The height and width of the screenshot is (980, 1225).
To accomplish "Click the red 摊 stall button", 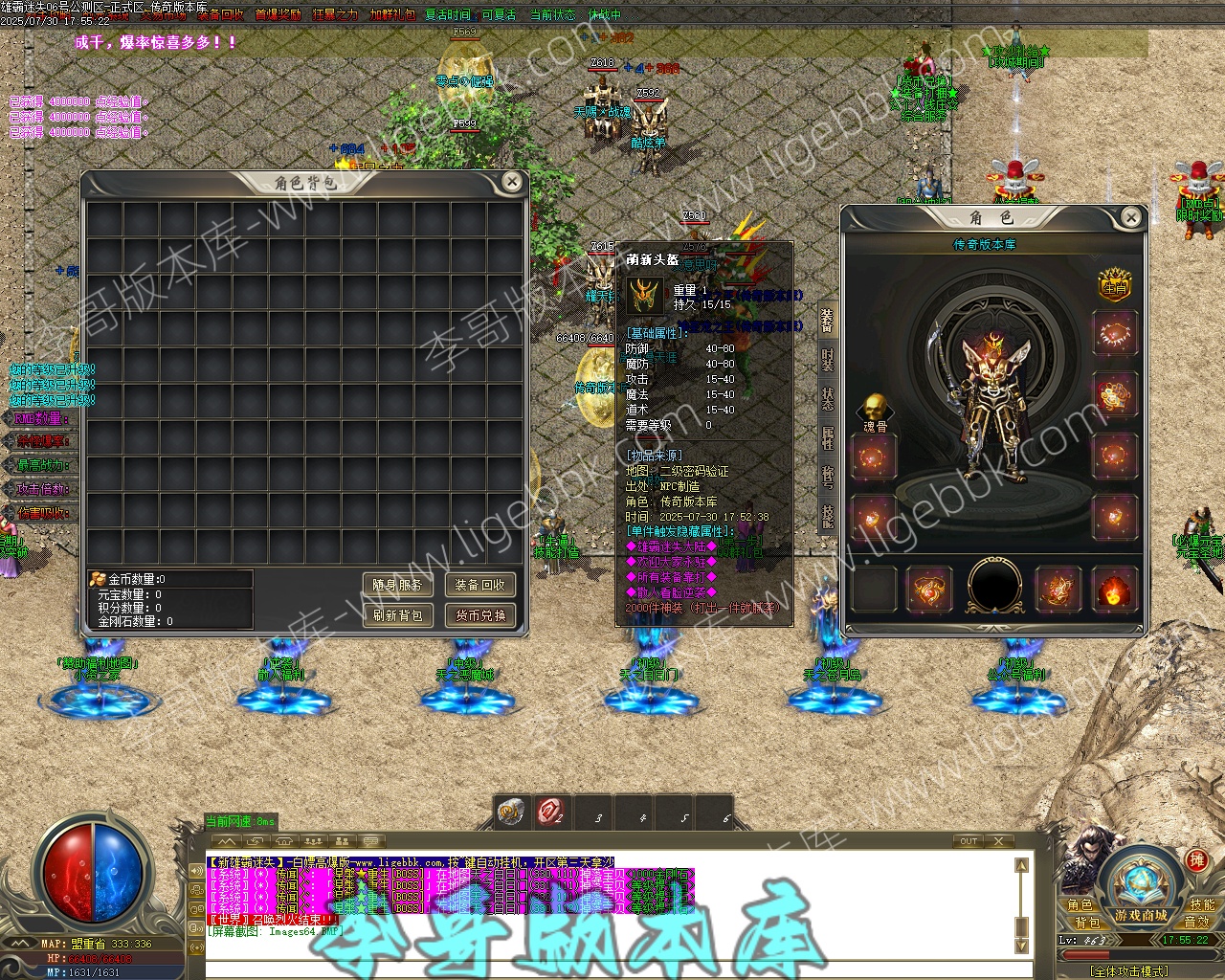I will coord(1195,860).
